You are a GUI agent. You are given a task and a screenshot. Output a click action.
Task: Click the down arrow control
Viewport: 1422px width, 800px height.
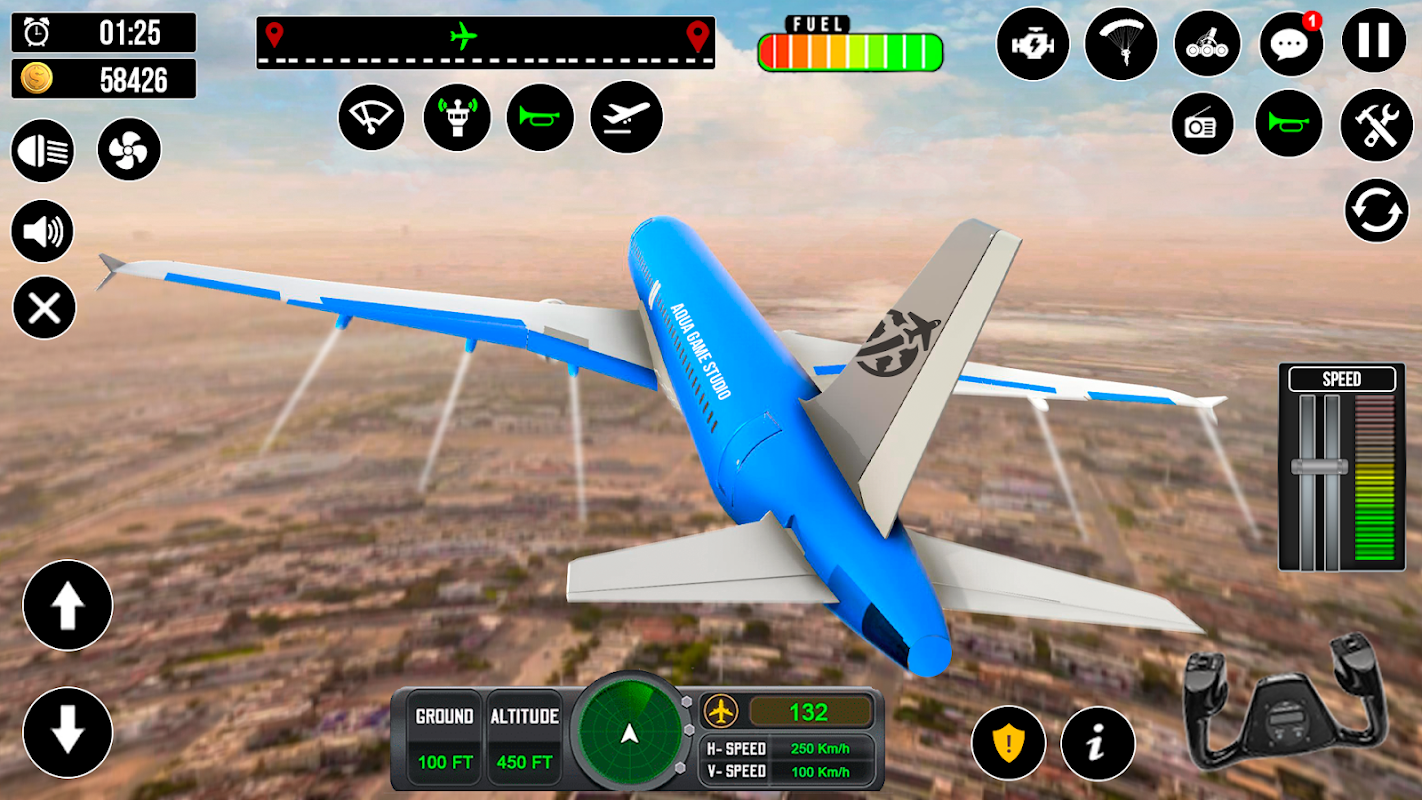tap(68, 732)
